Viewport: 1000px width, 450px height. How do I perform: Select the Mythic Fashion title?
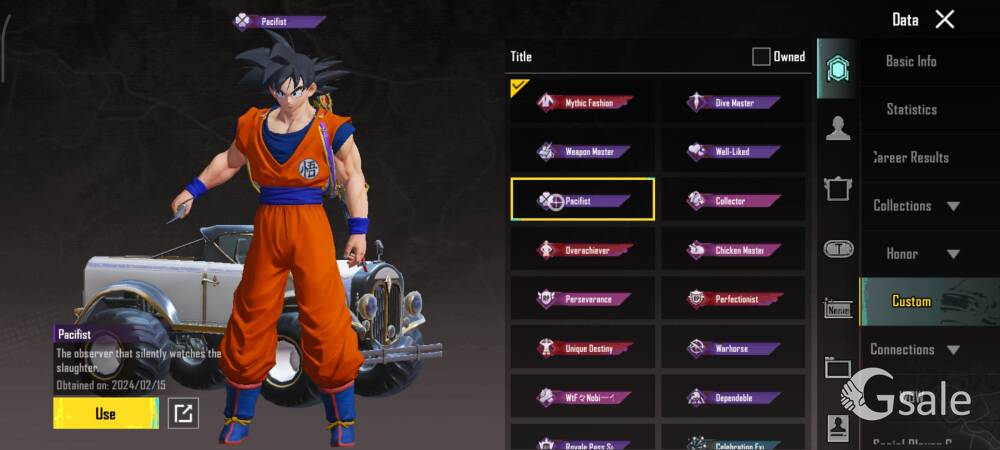tap(583, 102)
